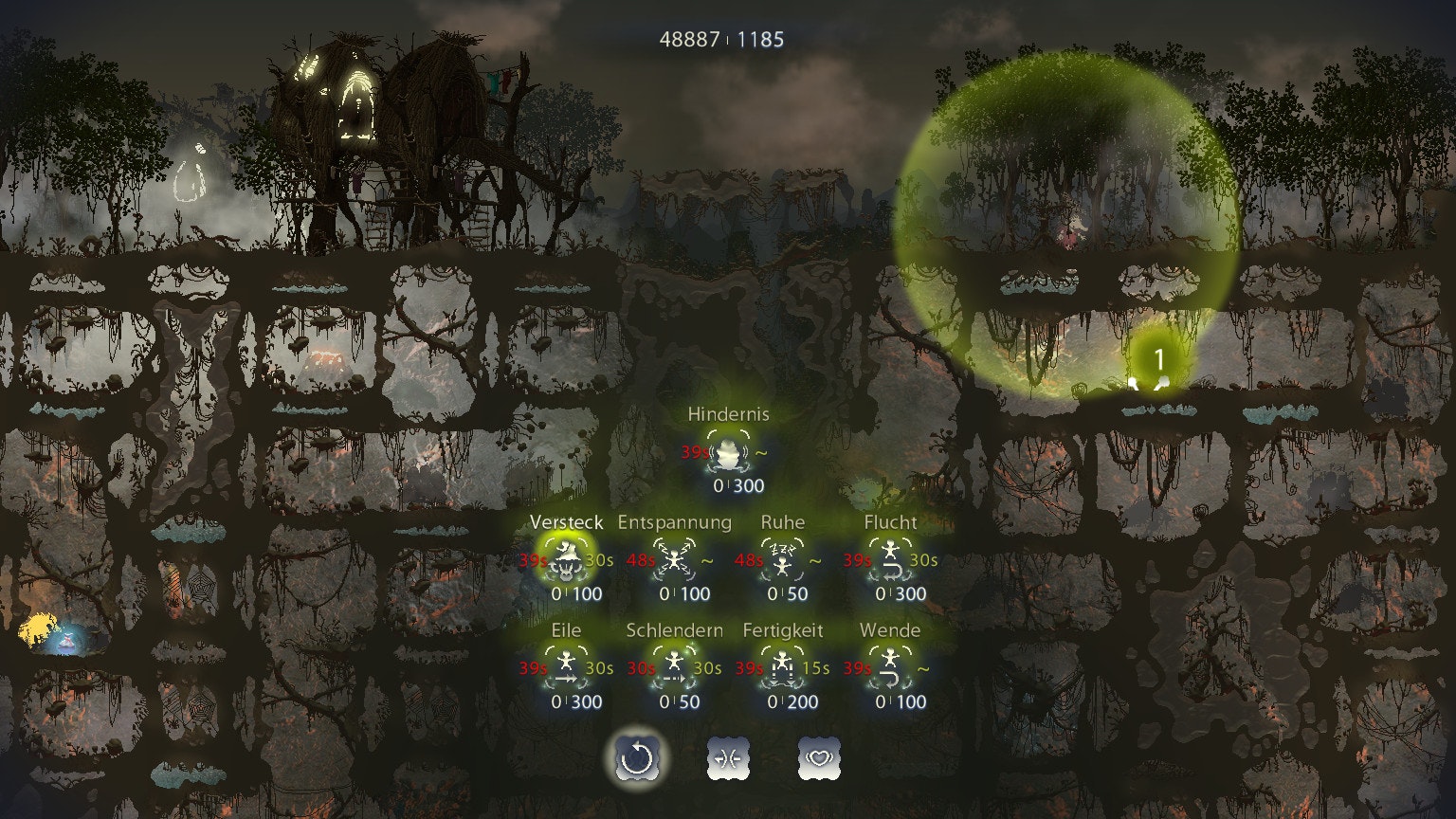Activate the Hindernis skill costing 300
This screenshot has height=819, width=1456.
(730, 452)
